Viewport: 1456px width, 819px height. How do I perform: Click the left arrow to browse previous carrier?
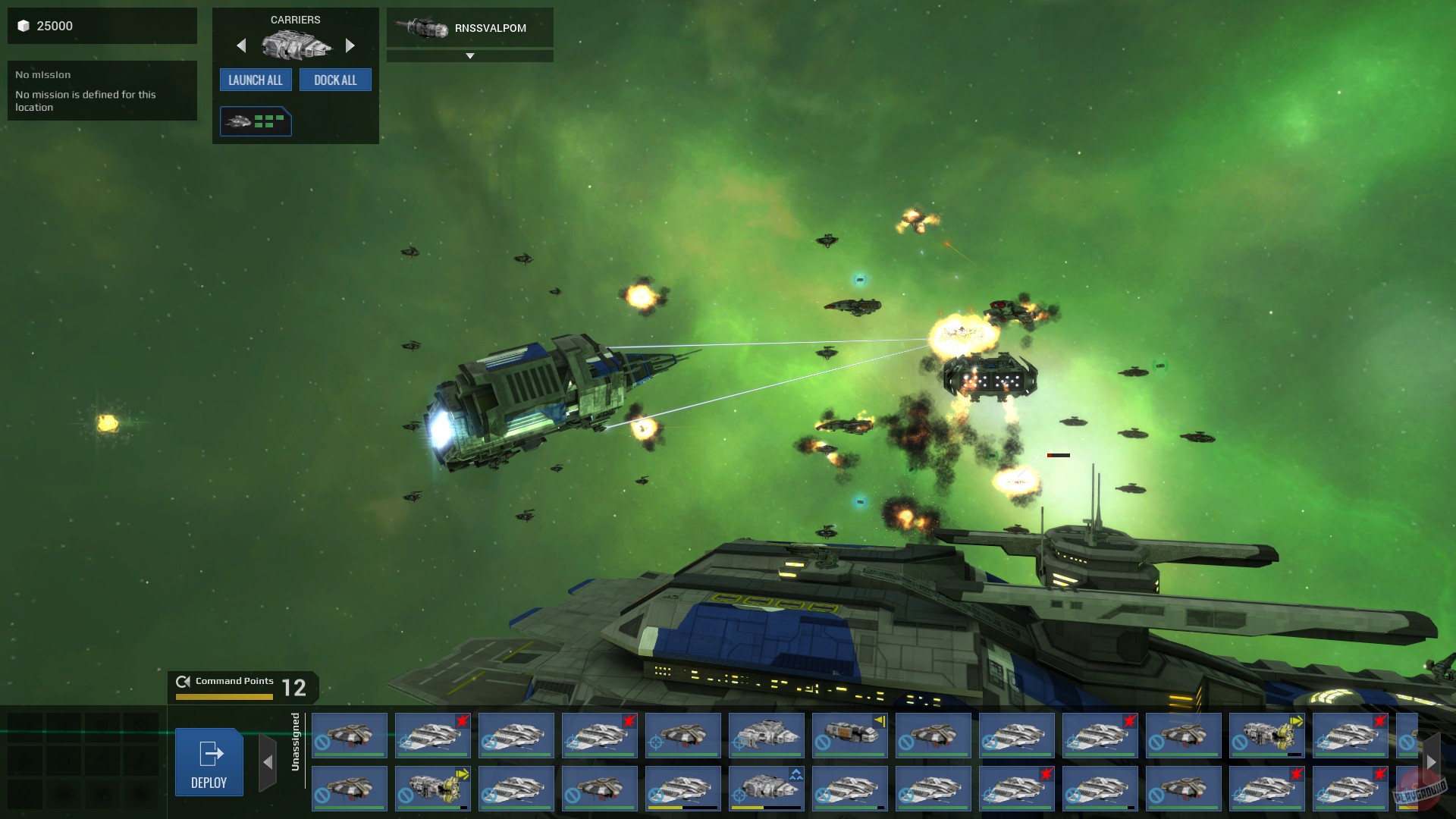[x=241, y=45]
